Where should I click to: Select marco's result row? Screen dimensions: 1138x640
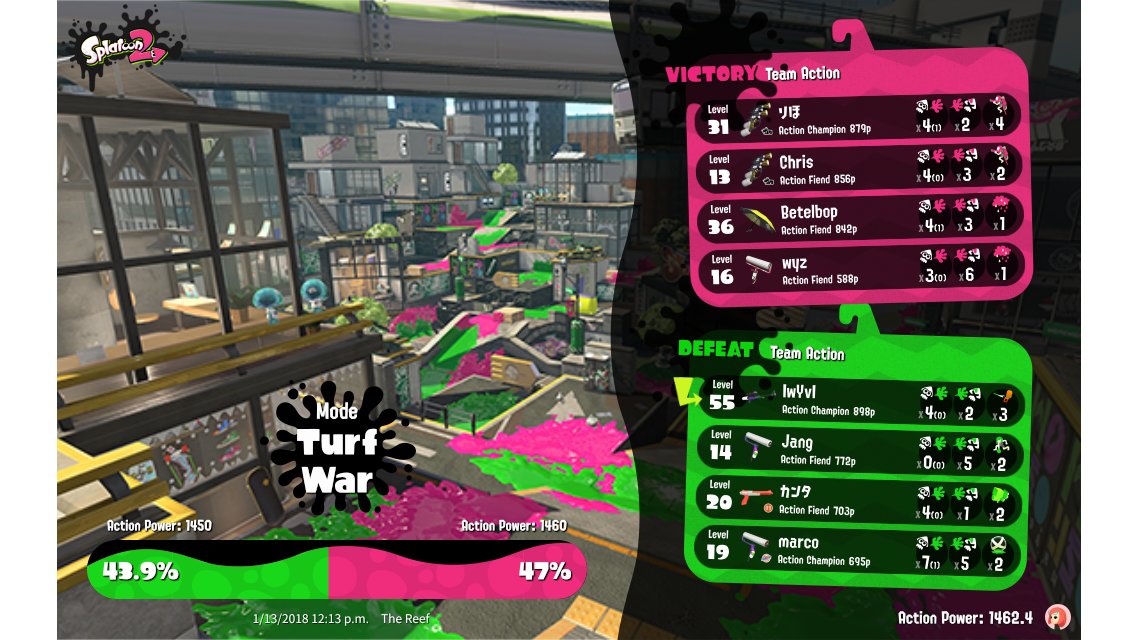click(x=860, y=551)
